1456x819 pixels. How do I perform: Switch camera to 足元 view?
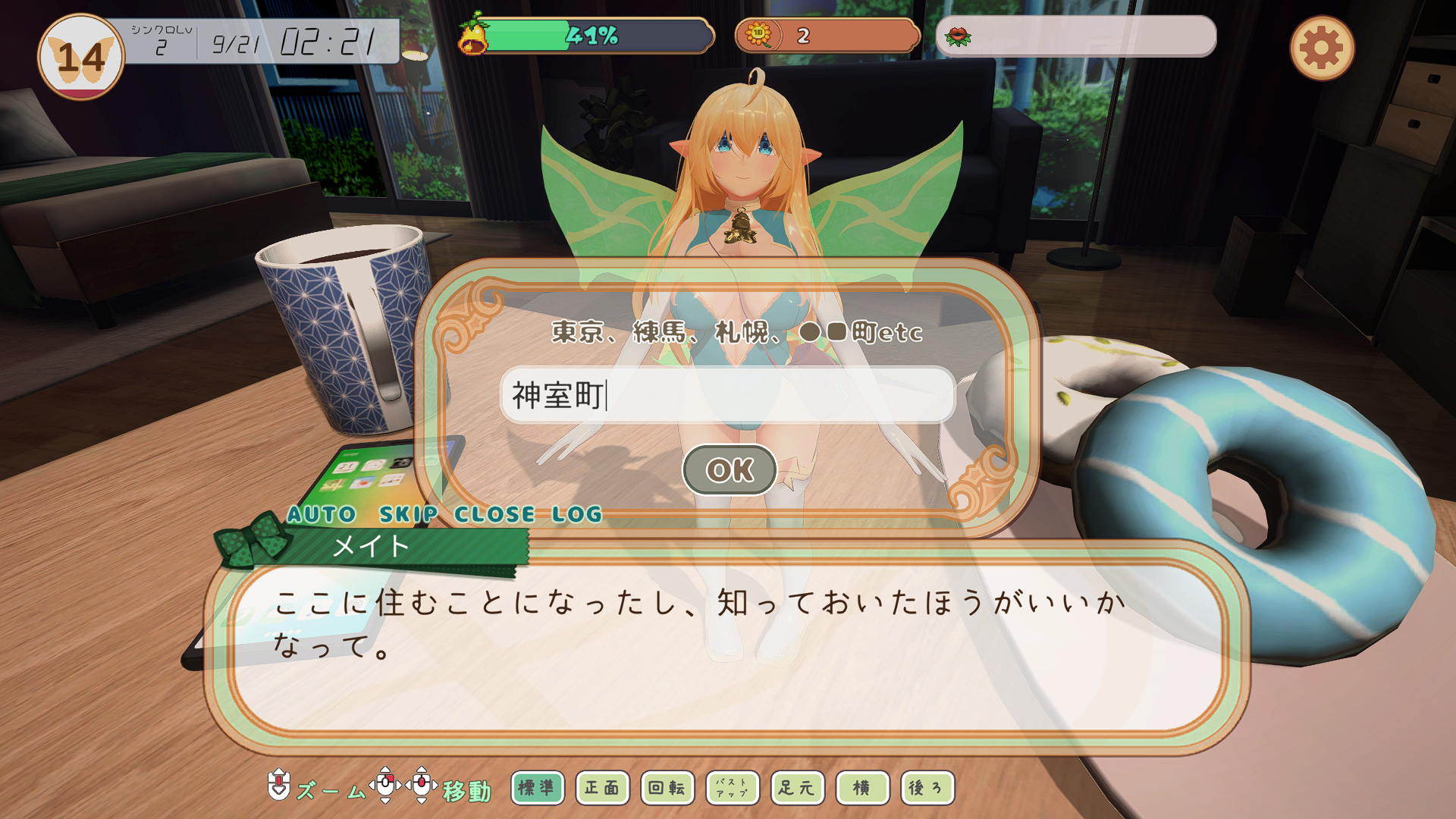click(797, 788)
